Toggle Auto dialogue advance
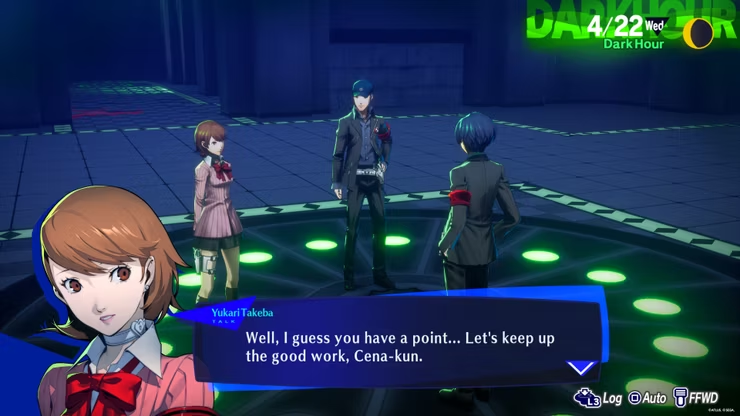 (648, 398)
